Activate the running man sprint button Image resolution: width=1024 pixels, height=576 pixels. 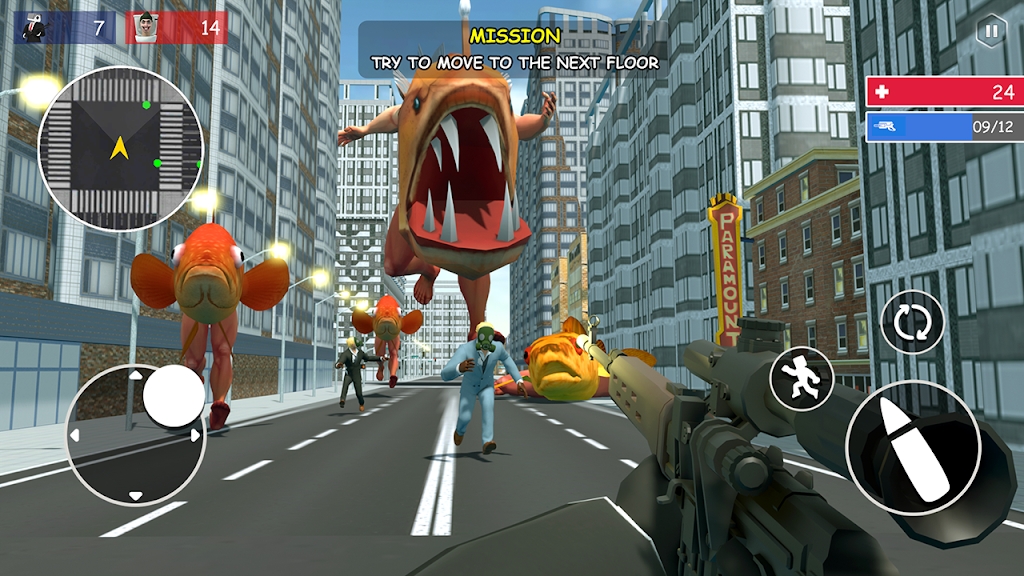tap(801, 378)
